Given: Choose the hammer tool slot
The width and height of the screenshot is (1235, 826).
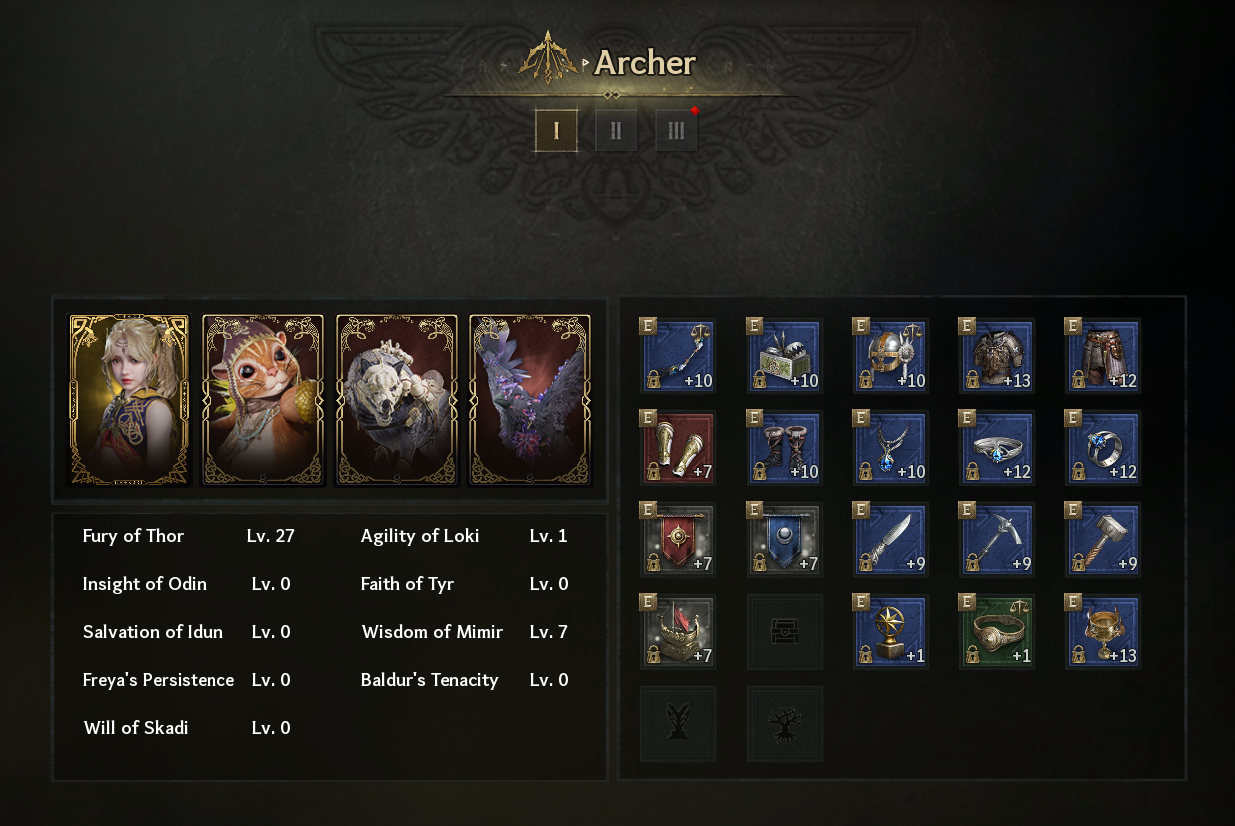Looking at the screenshot, I should tap(1102, 540).
